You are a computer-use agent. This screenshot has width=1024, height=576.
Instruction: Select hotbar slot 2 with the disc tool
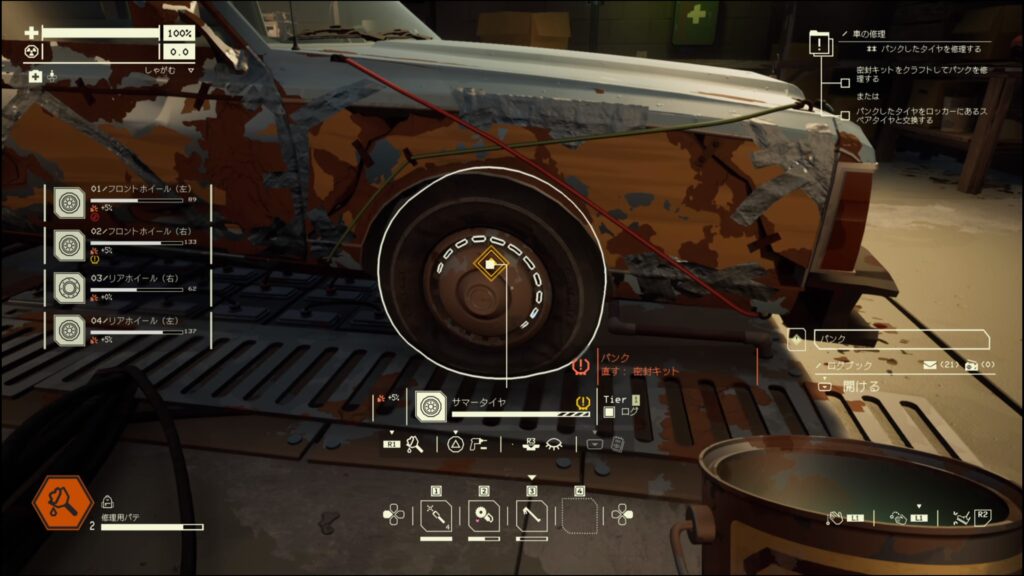pyautogui.click(x=484, y=515)
